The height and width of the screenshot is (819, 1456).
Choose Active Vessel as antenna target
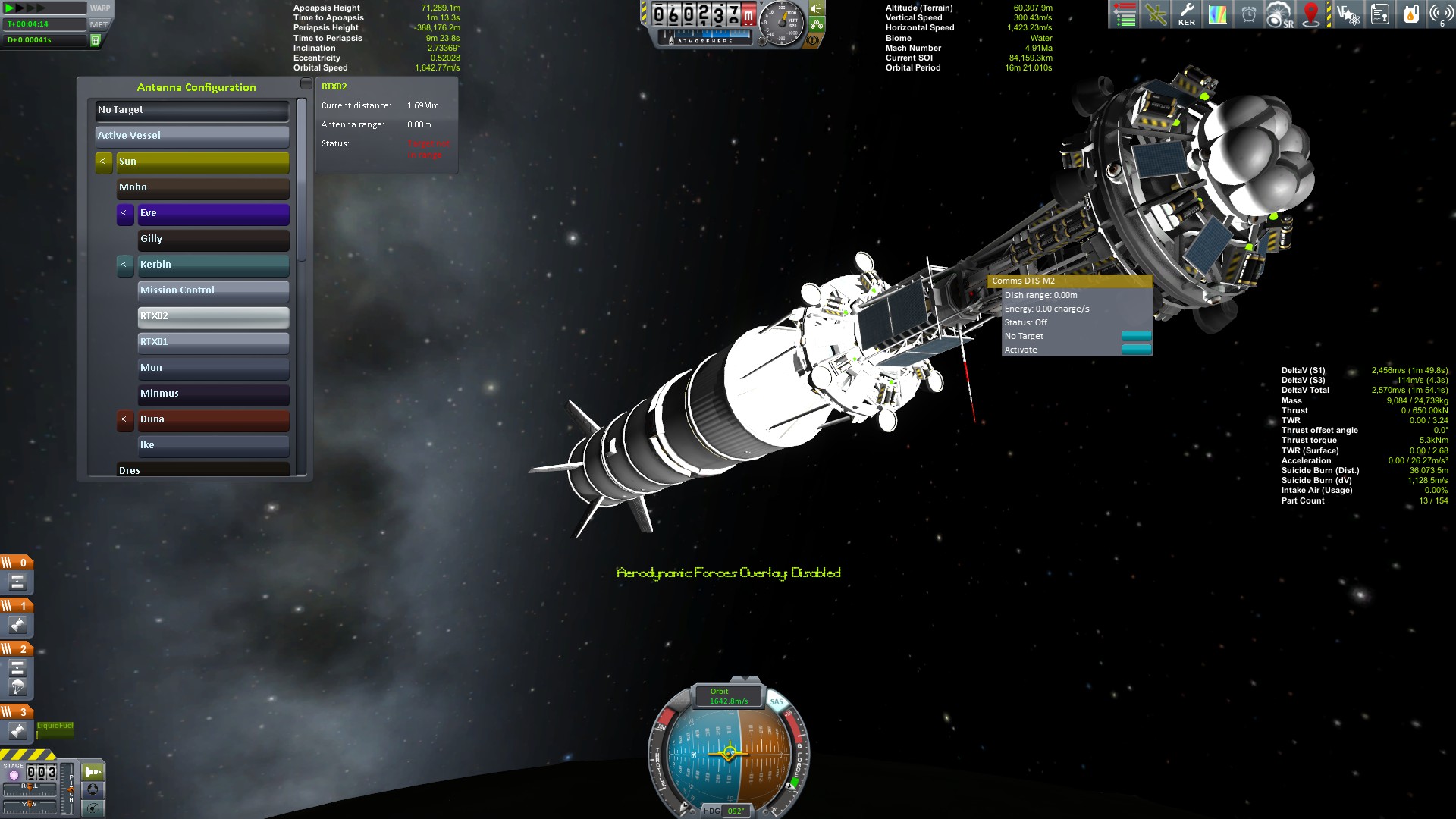192,136
